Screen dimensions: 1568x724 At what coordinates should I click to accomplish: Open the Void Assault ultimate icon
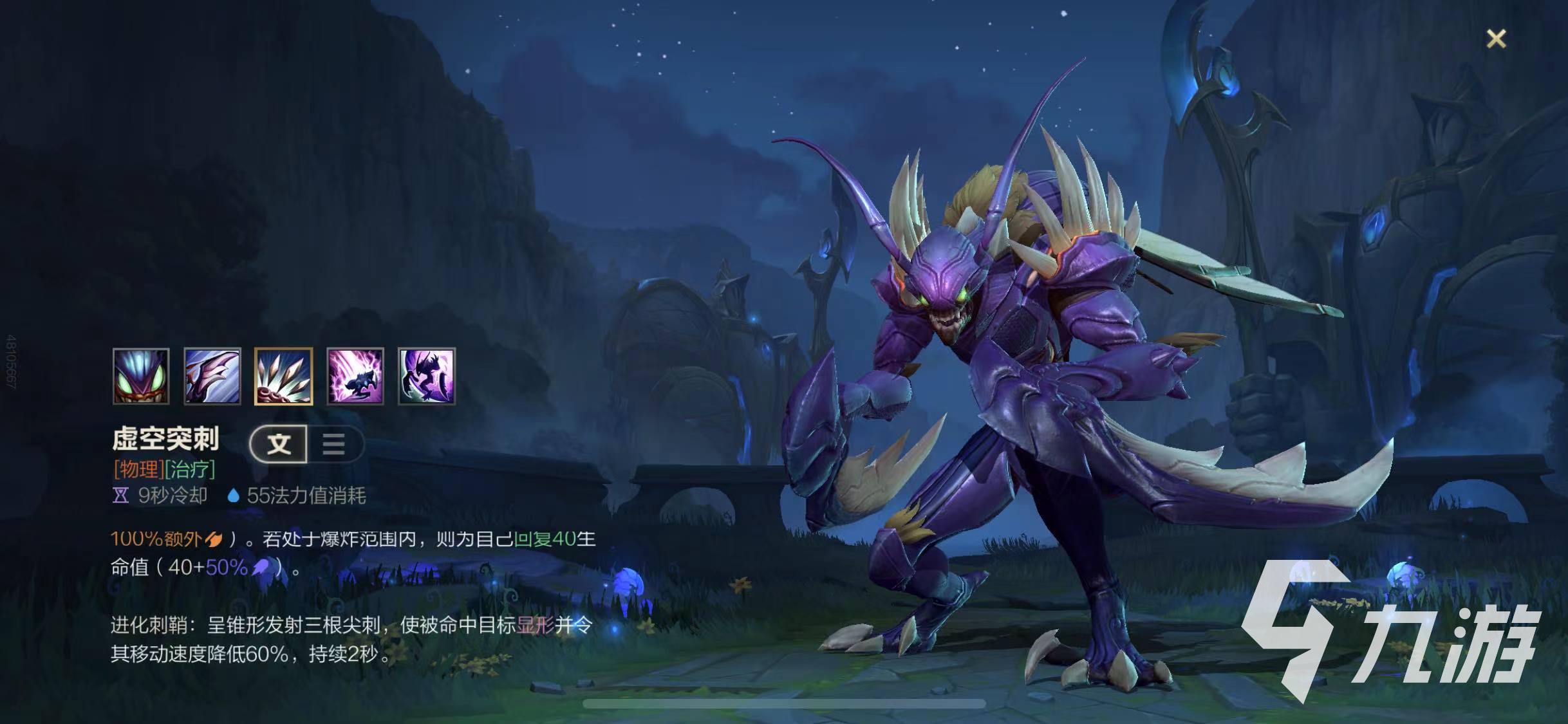pos(427,376)
